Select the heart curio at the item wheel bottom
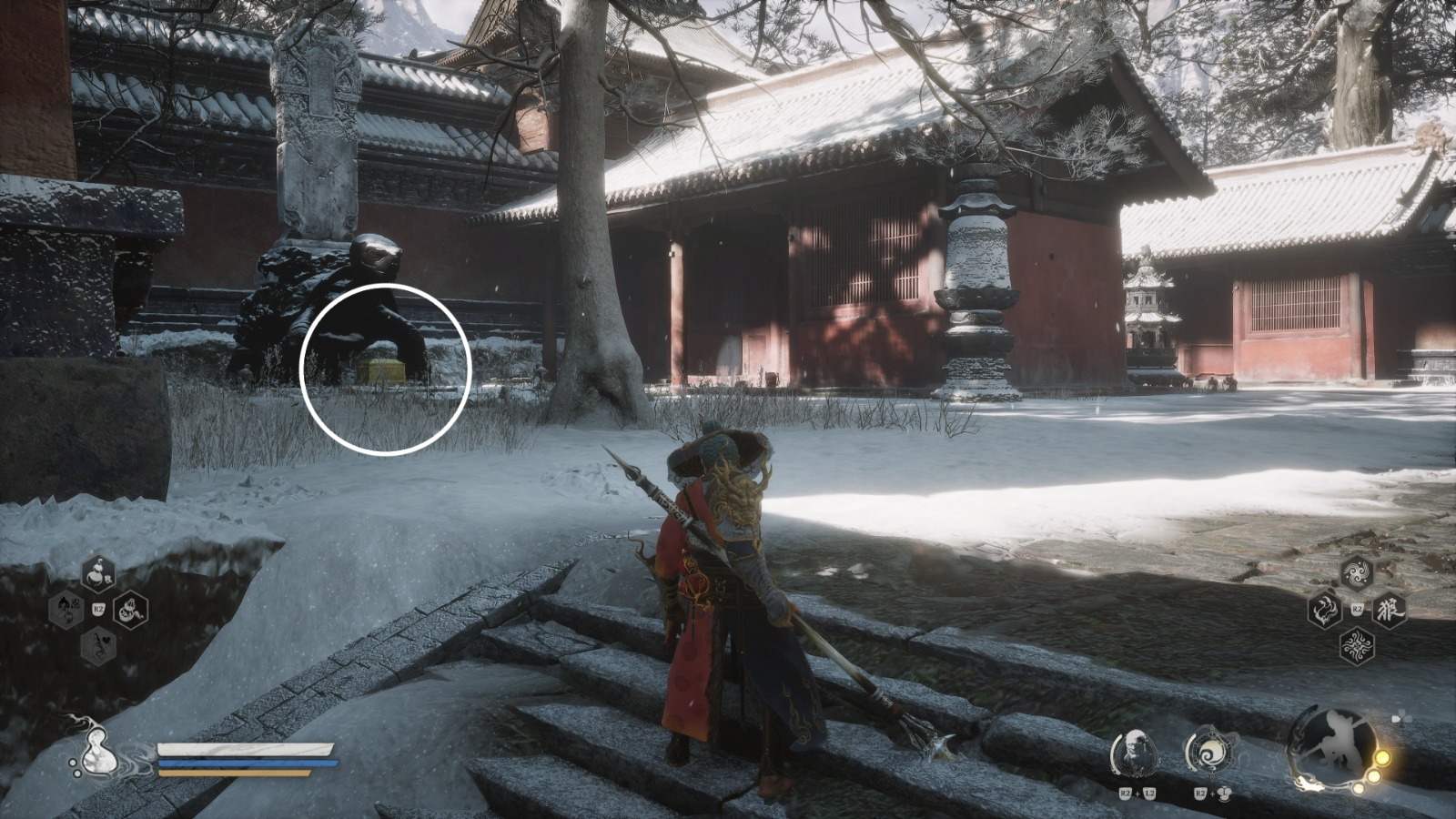Viewport: 1456px width, 819px height. point(98,646)
